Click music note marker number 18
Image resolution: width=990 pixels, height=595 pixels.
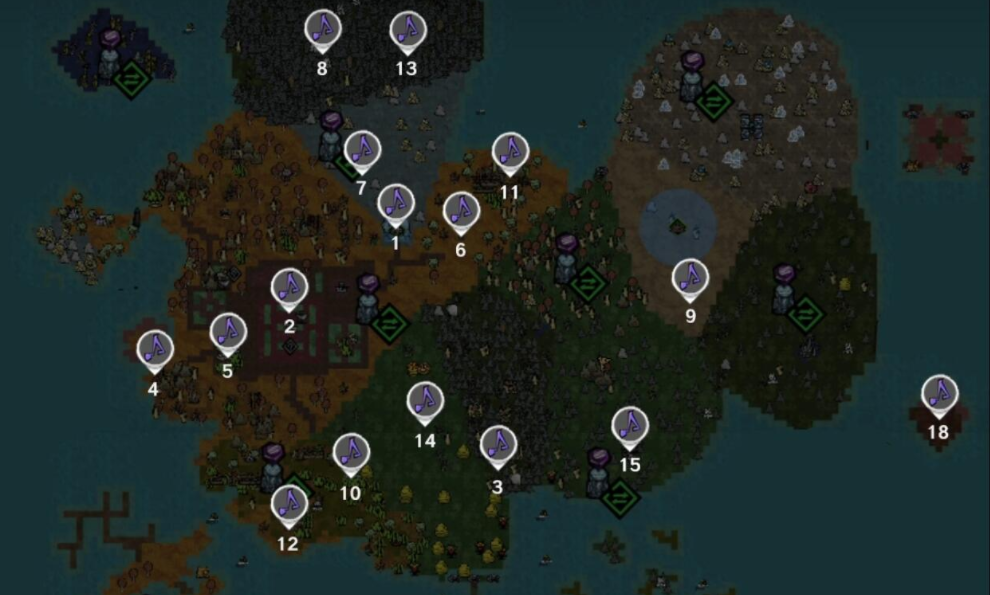point(939,393)
